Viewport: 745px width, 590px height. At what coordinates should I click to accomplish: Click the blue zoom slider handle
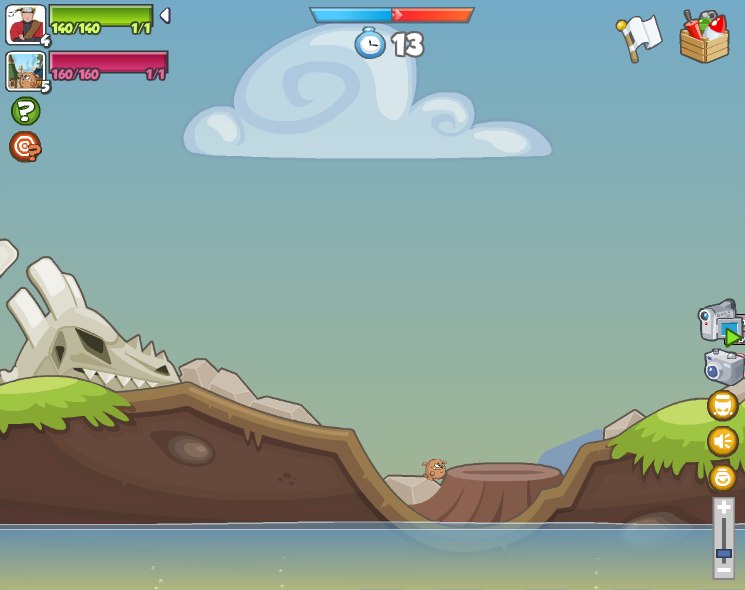click(x=723, y=553)
